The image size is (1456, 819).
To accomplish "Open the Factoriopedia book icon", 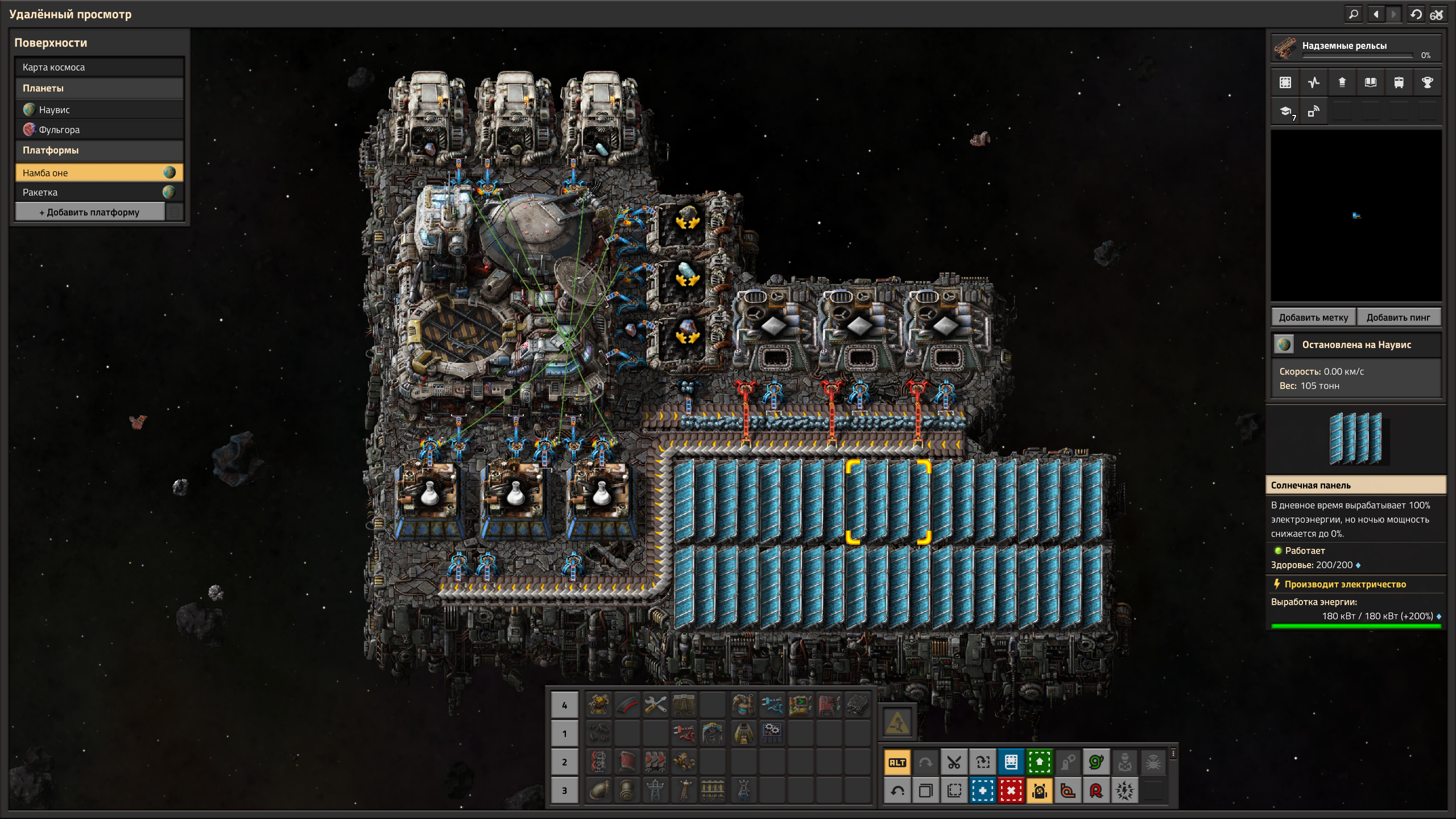I will [1371, 82].
